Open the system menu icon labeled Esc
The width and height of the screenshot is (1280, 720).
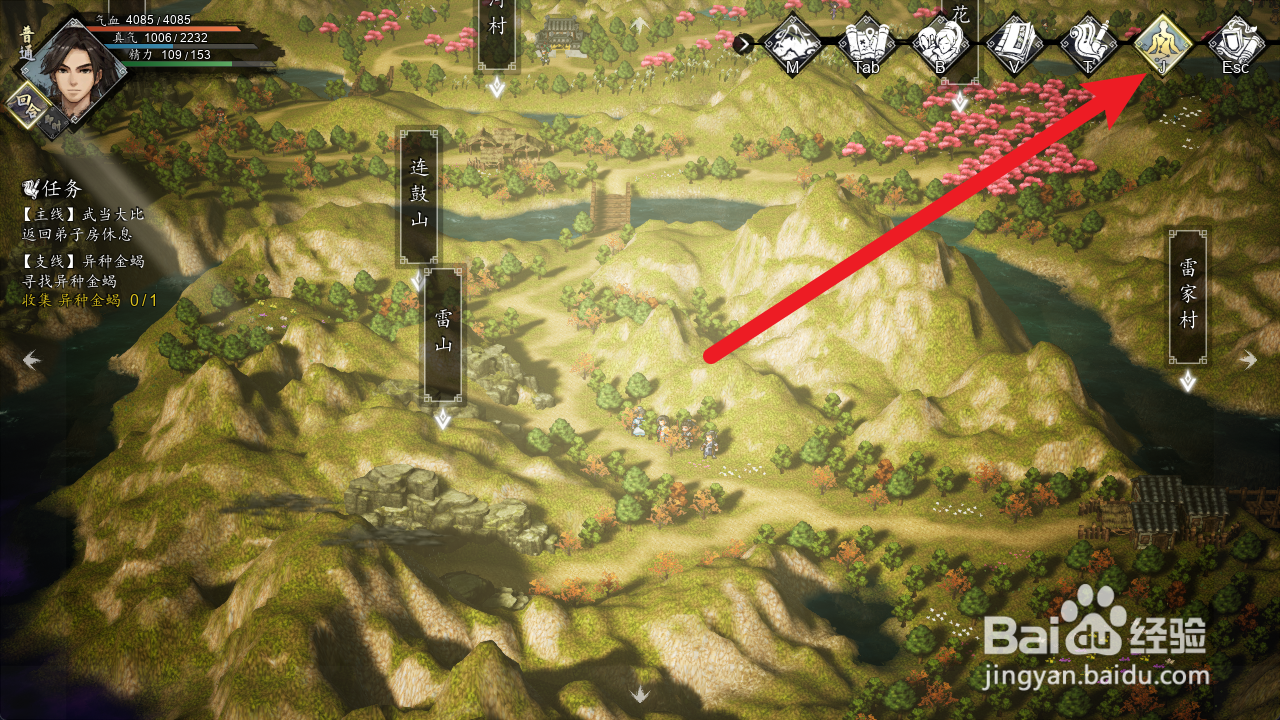click(1236, 43)
